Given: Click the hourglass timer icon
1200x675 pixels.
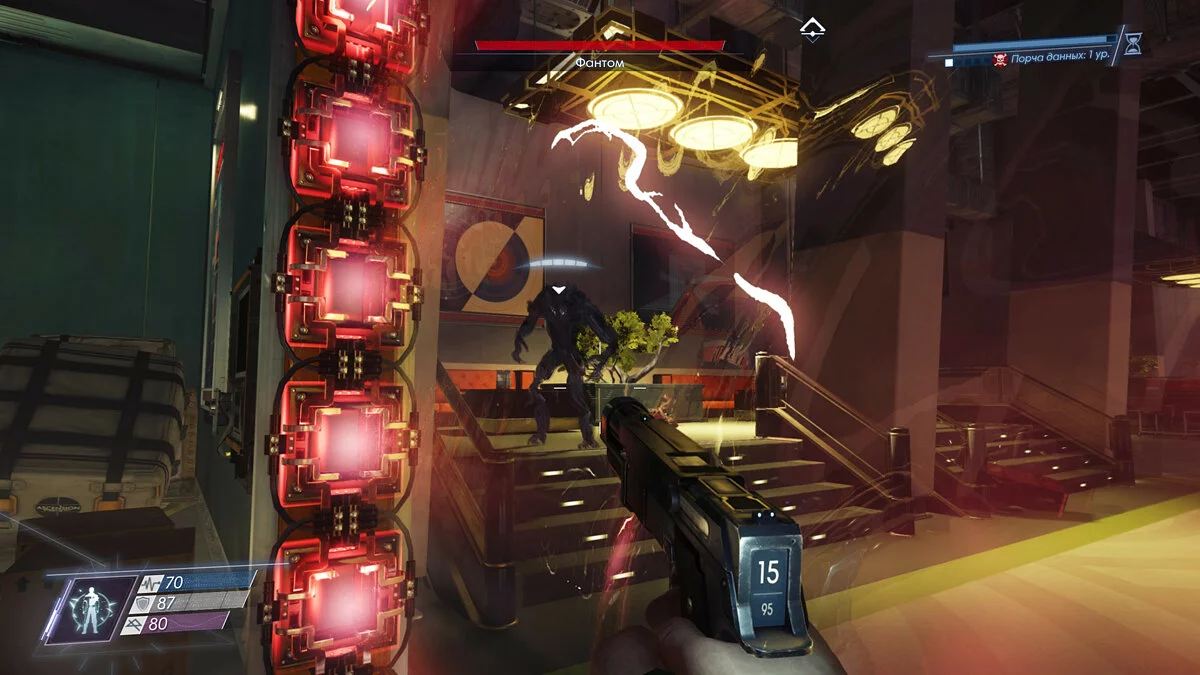Looking at the screenshot, I should (1132, 43).
